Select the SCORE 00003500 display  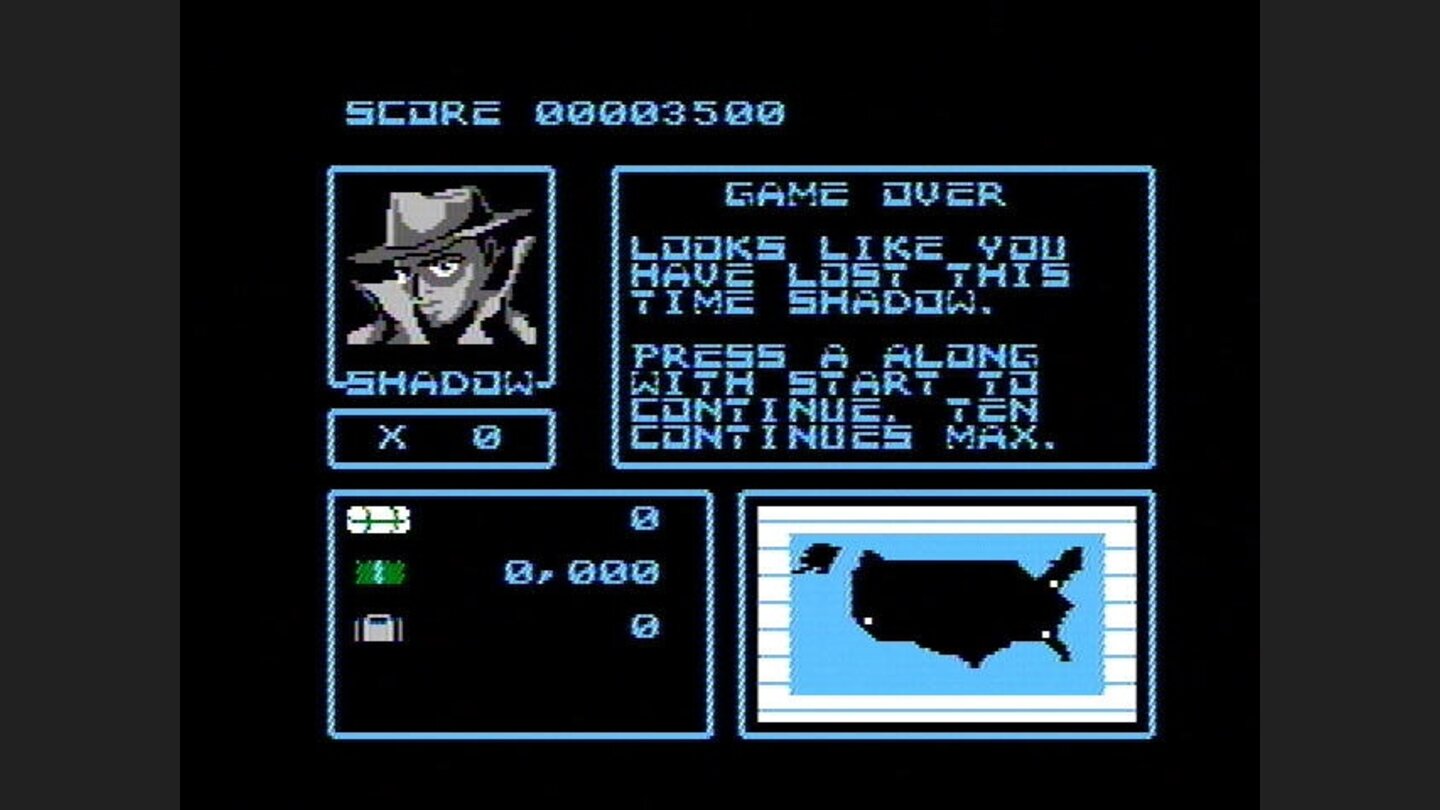coord(565,111)
